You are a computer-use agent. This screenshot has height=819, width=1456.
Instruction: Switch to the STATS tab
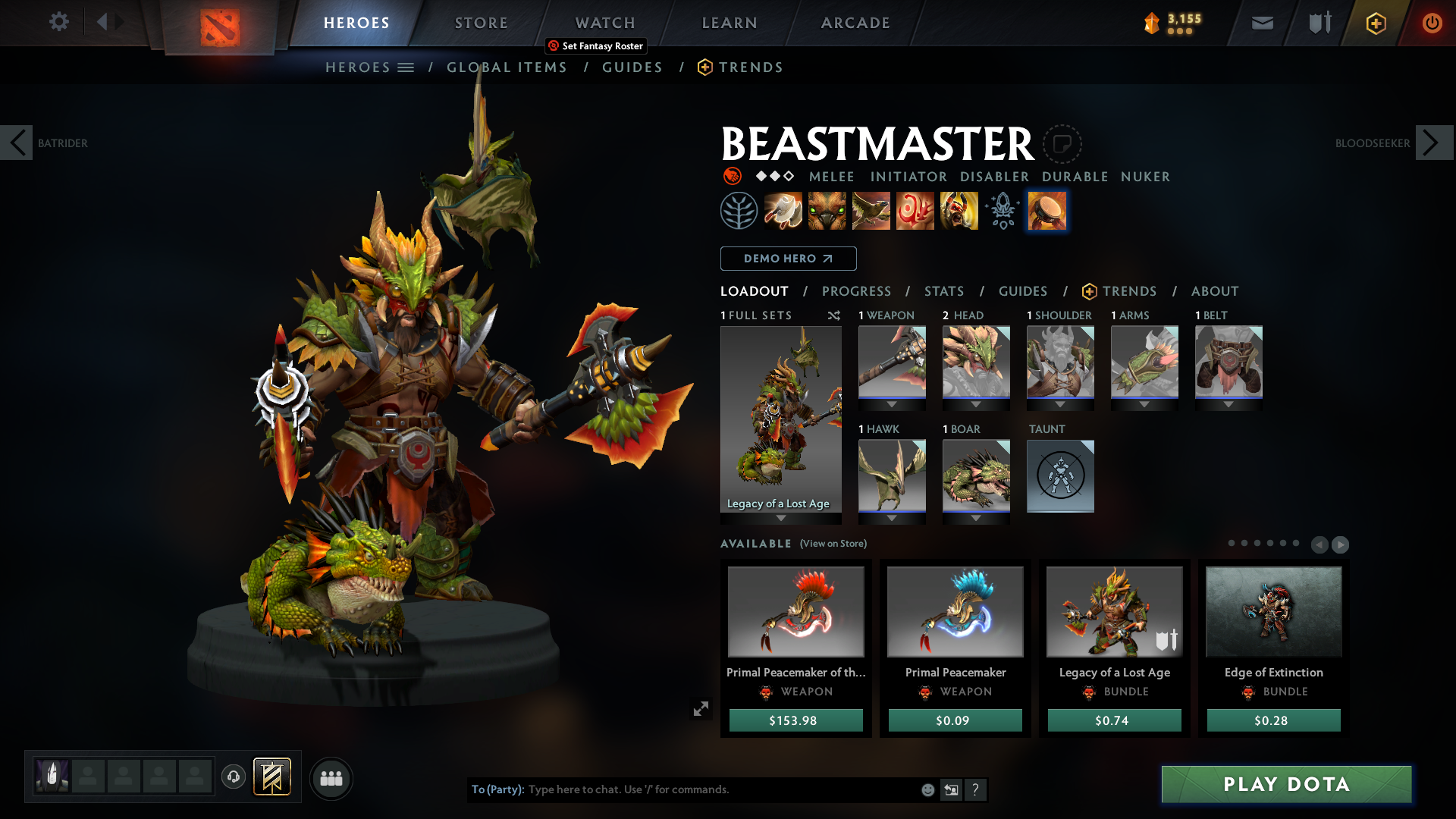pos(943,291)
